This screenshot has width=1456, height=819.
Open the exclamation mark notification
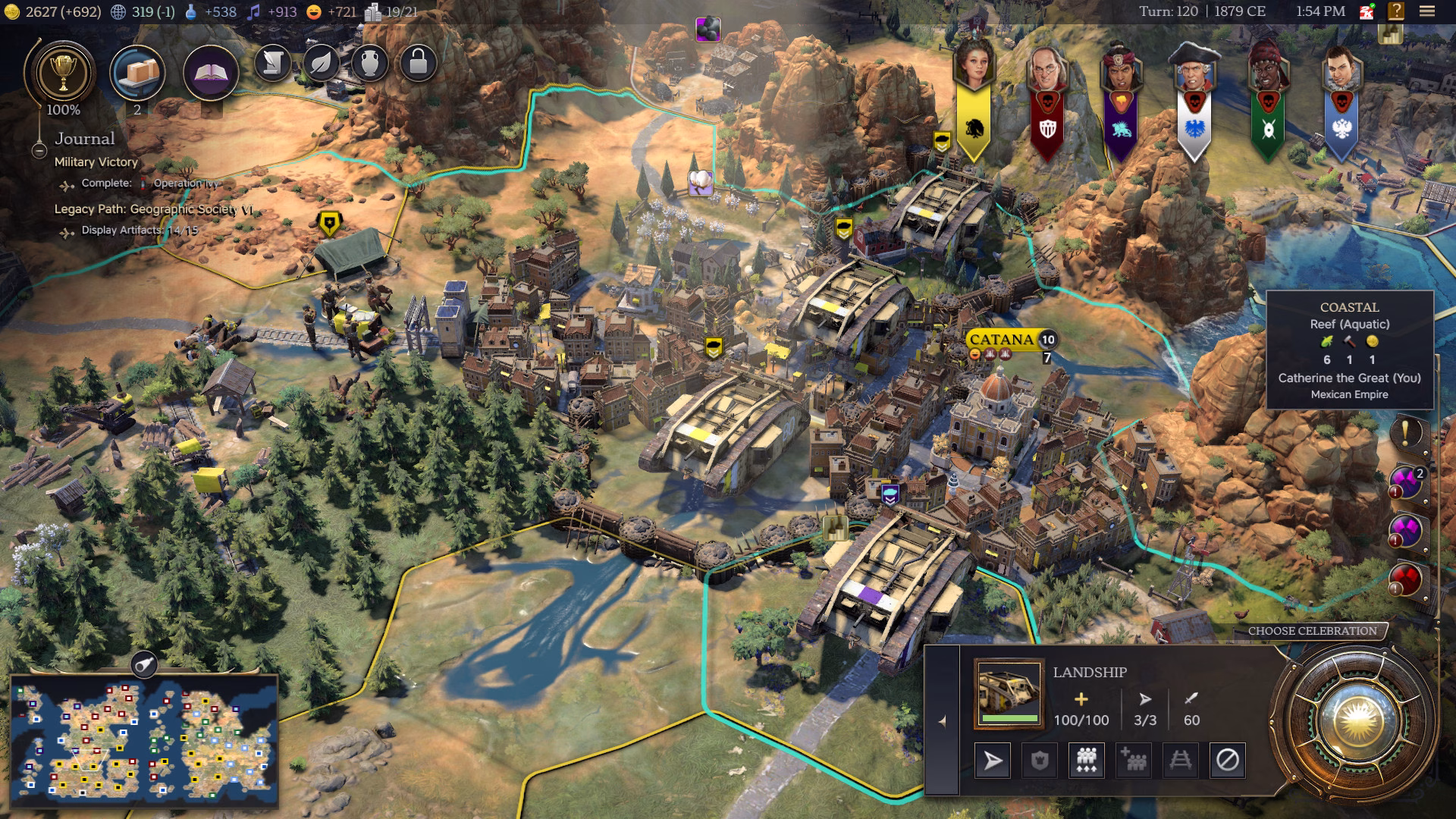[x=1405, y=433]
